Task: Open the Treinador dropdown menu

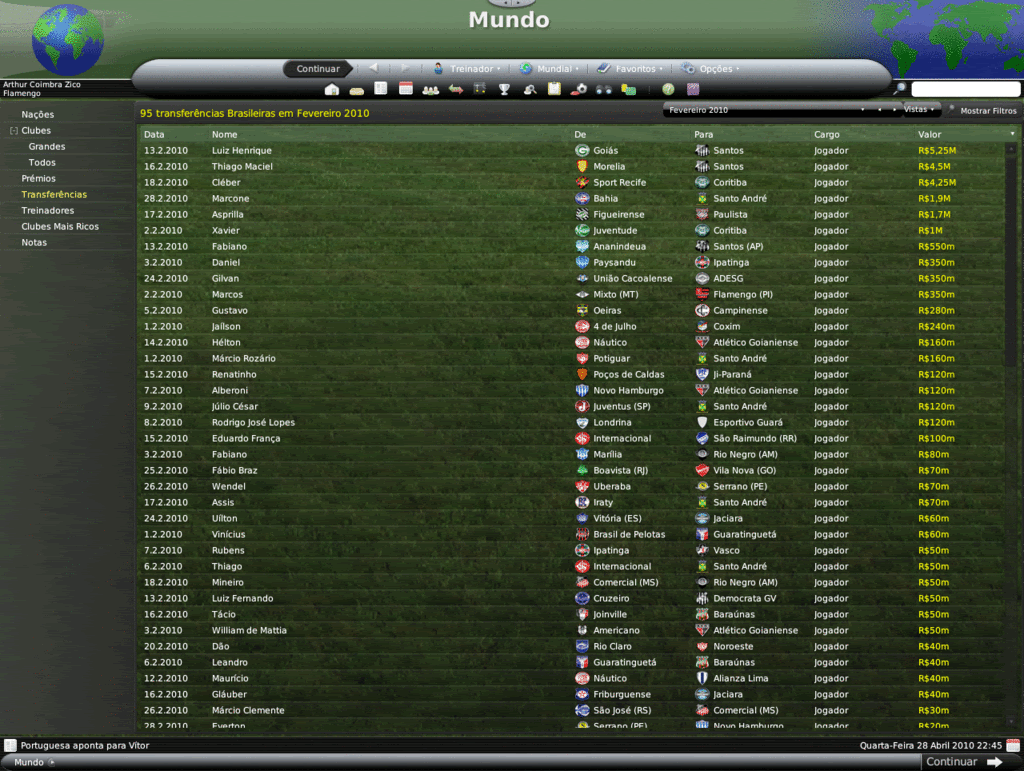Action: (467, 69)
